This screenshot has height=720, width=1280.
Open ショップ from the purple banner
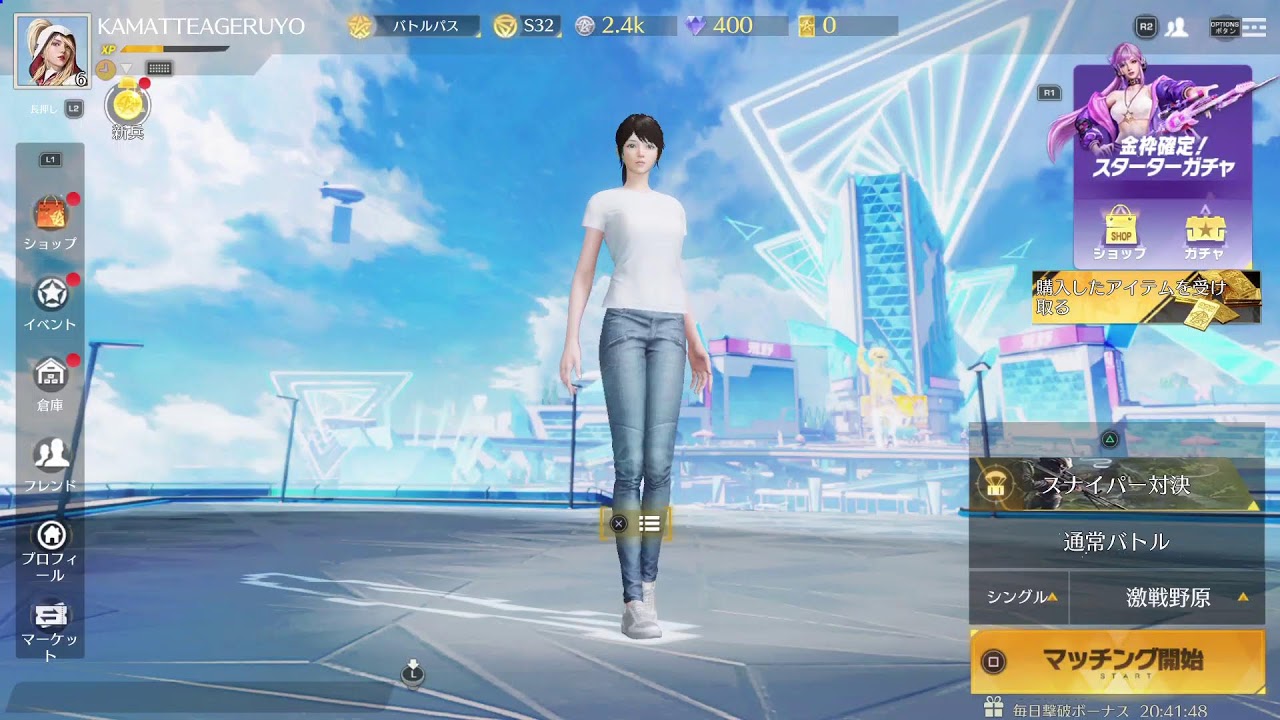[x=1120, y=233]
